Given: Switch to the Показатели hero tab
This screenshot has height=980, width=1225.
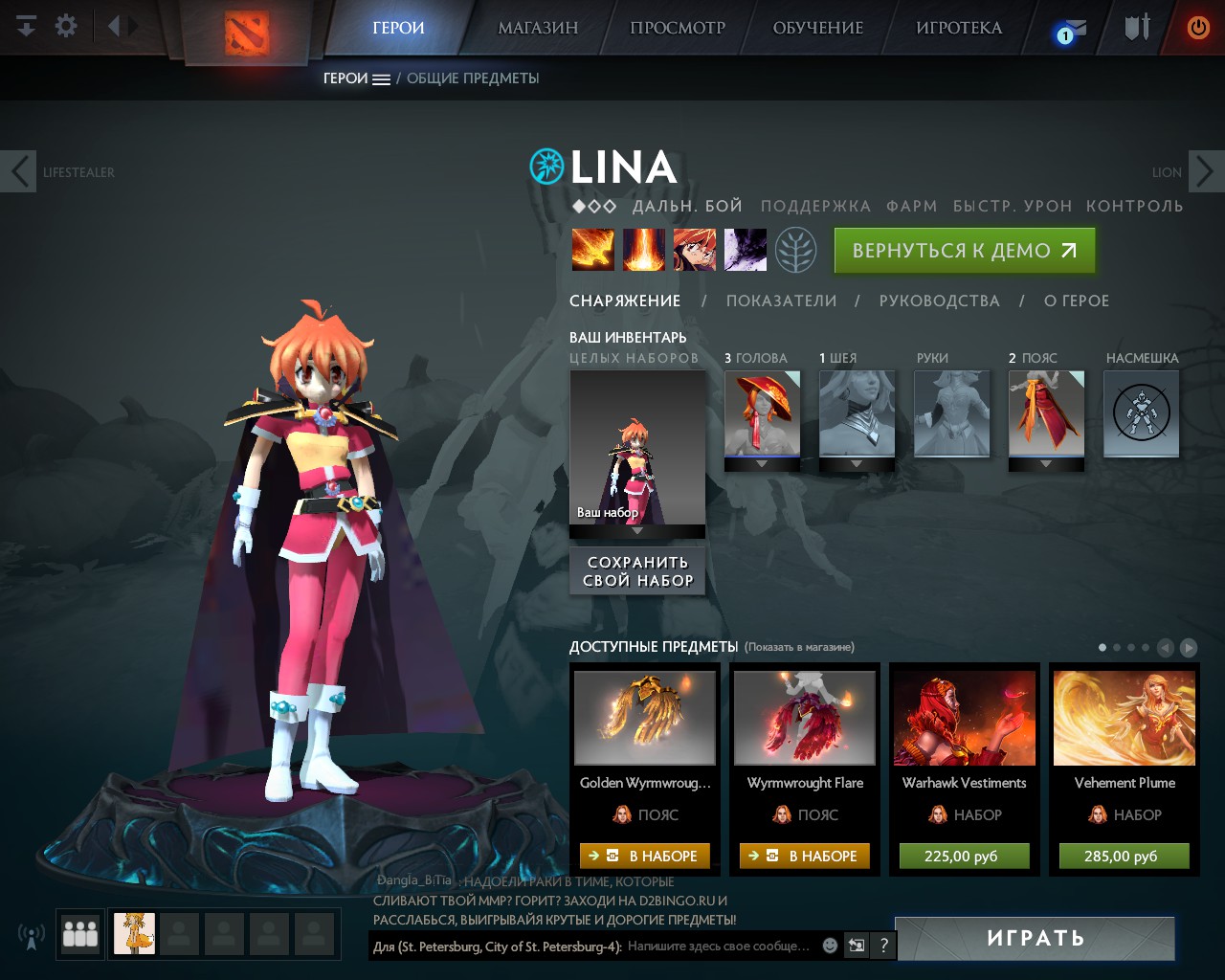Looking at the screenshot, I should pos(781,301).
